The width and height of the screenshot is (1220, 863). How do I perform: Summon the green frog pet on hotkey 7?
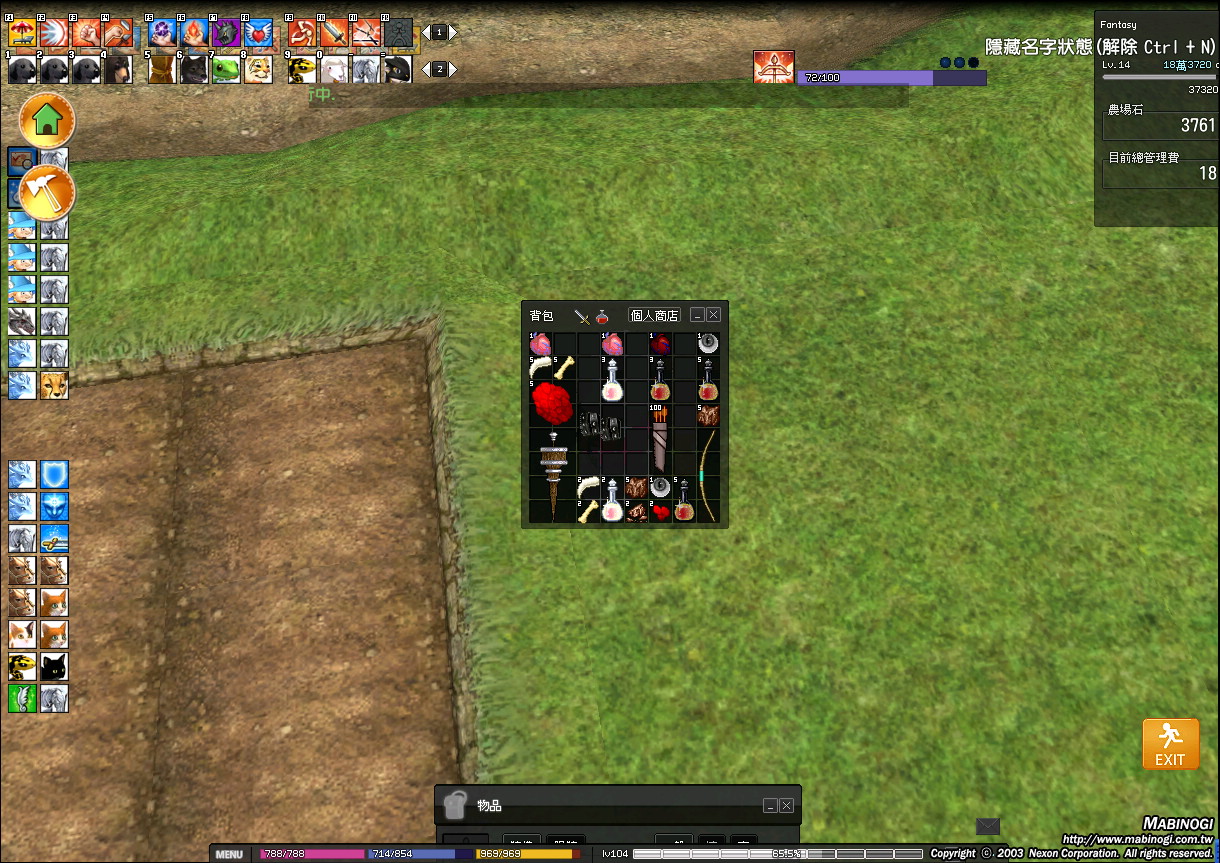click(x=226, y=69)
